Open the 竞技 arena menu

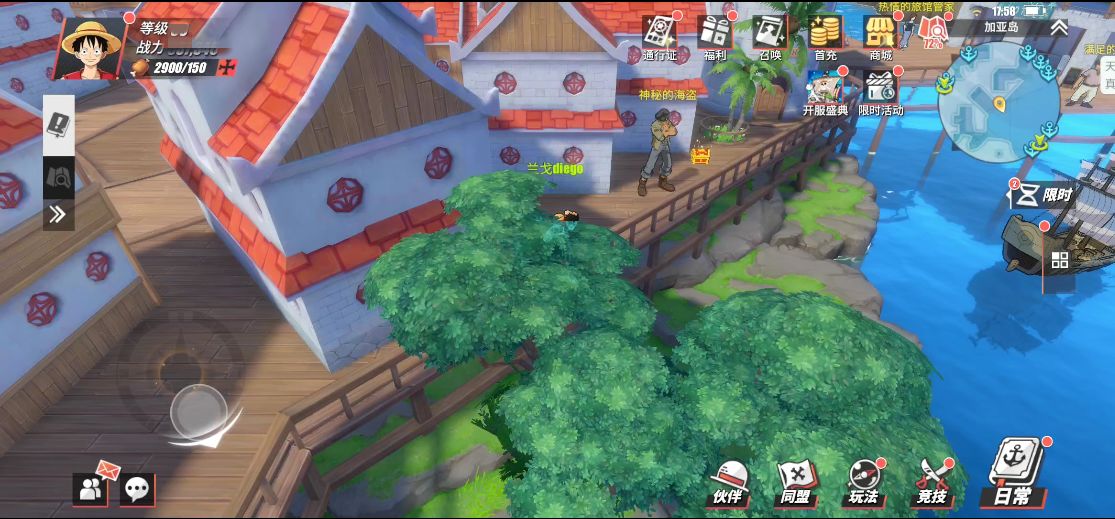[931, 481]
